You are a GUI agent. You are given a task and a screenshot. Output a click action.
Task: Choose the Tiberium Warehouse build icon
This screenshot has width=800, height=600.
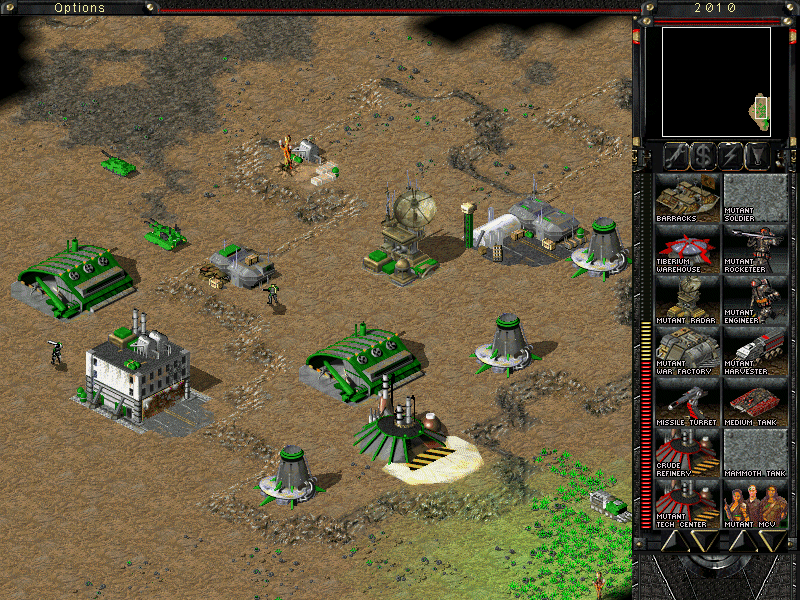[x=687, y=249]
